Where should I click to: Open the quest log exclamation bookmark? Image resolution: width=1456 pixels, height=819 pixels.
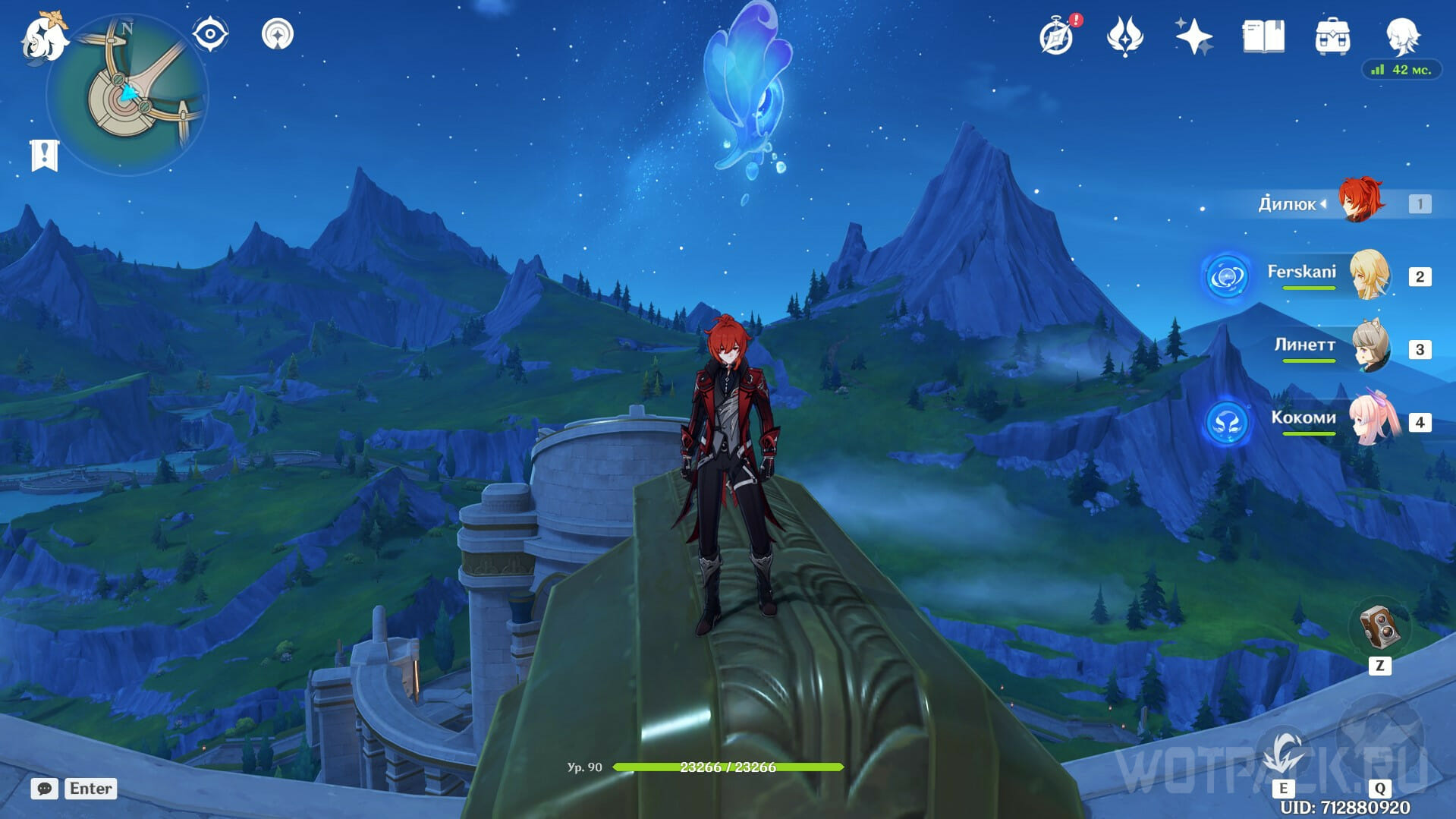click(x=44, y=156)
